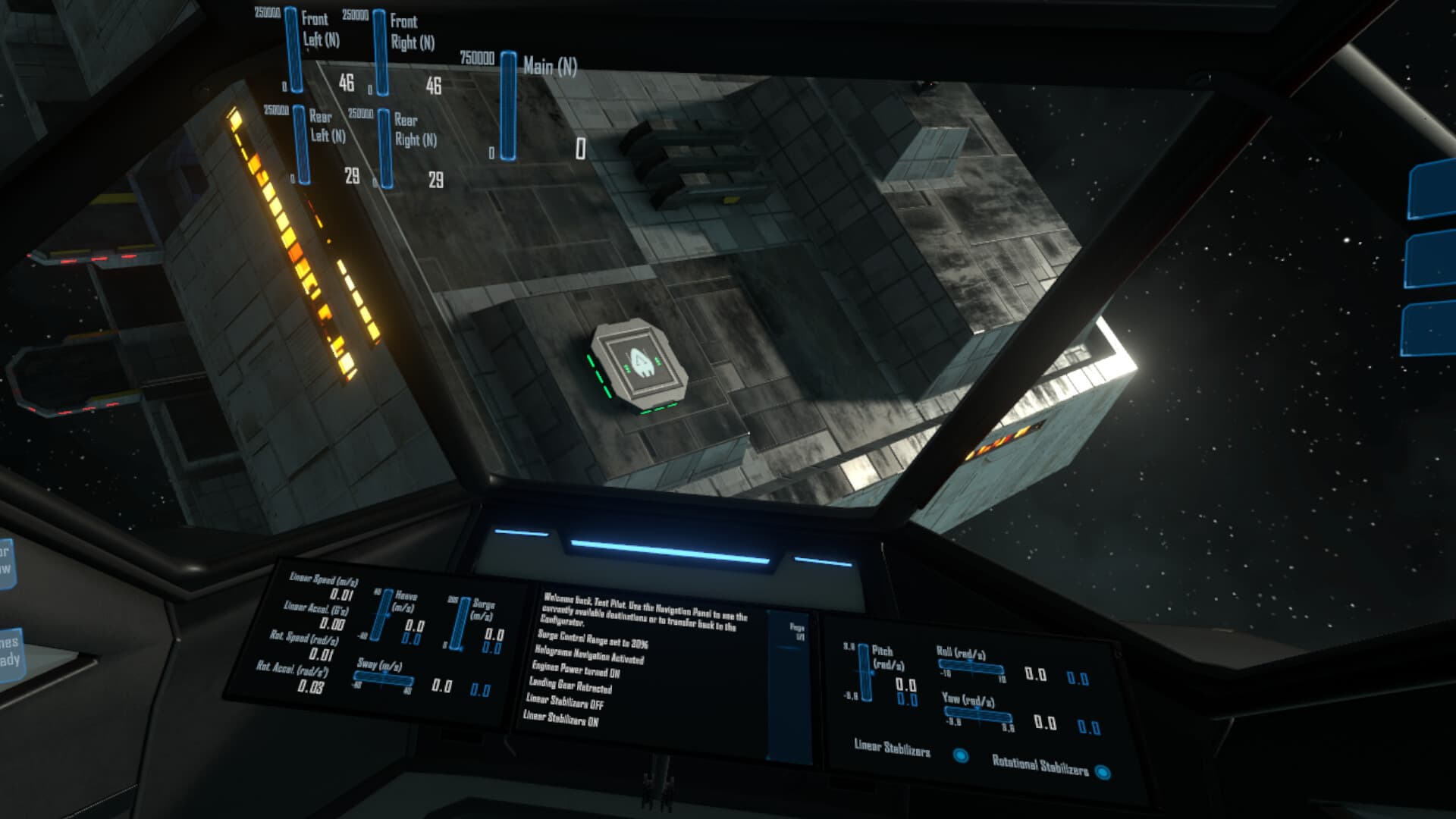Toggle the Linear Stabilizers indicator

point(962,754)
